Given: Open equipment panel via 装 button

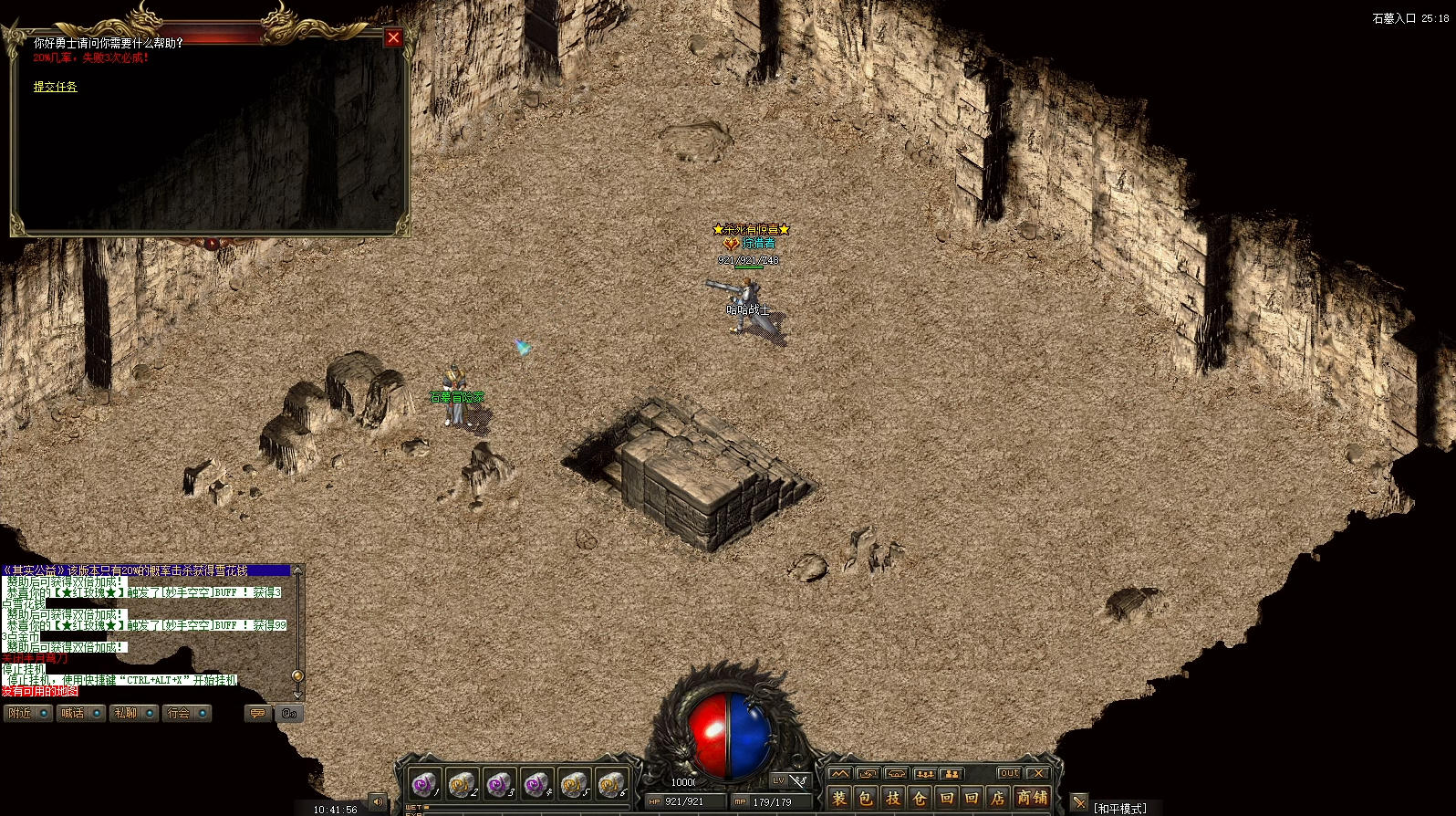Looking at the screenshot, I should [839, 798].
